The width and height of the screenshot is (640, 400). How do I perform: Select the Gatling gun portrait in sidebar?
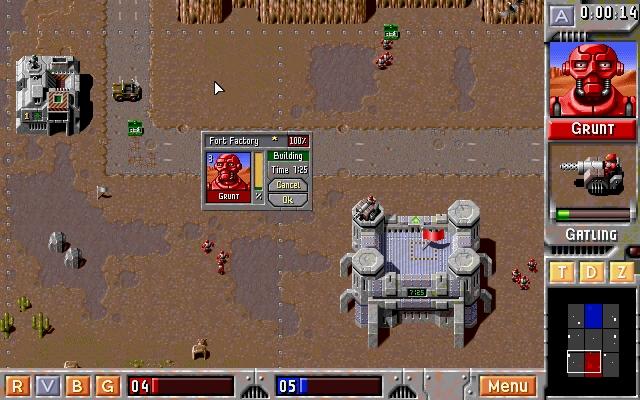[x=593, y=178]
